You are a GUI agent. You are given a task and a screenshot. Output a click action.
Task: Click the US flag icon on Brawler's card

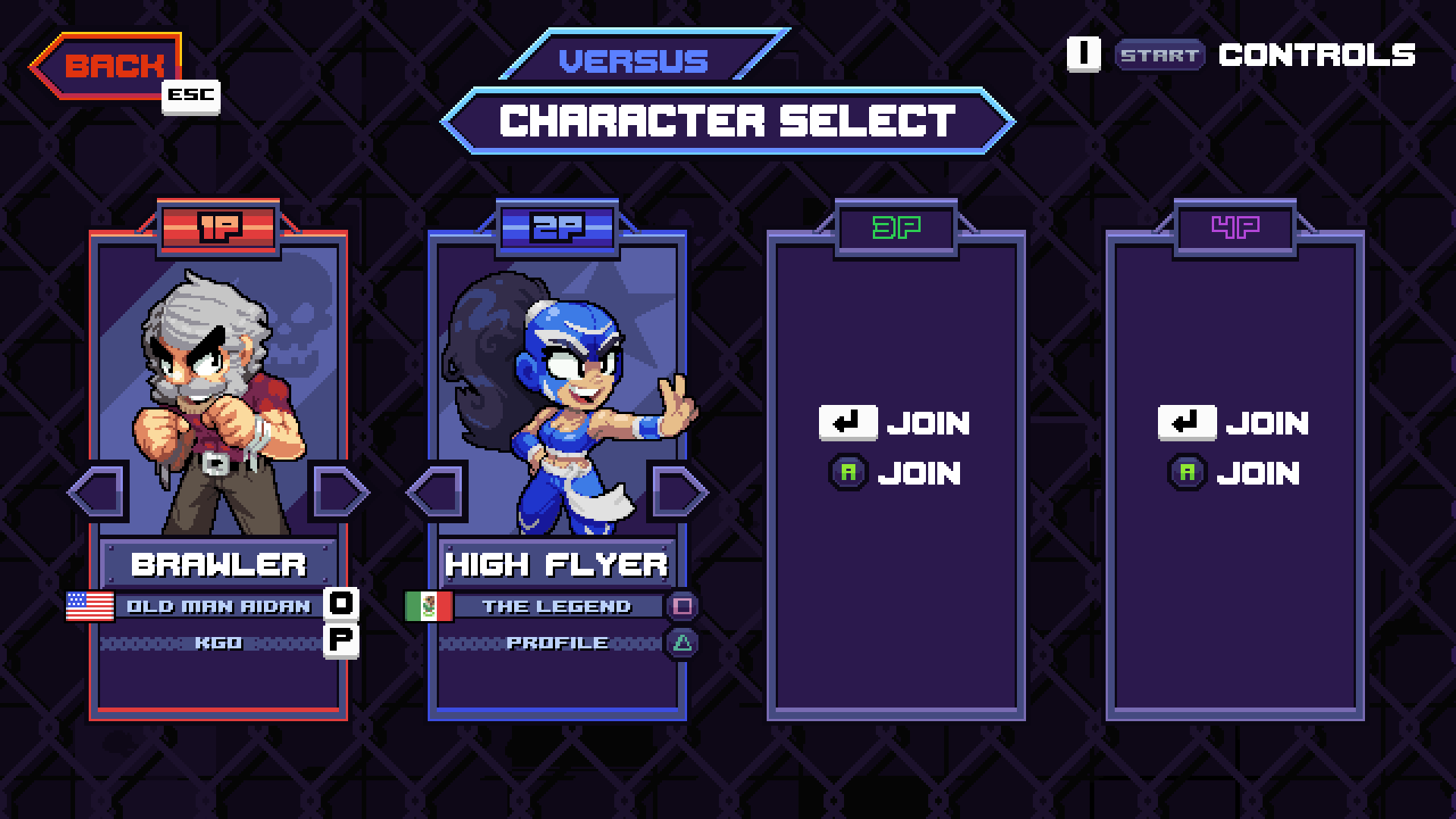90,606
